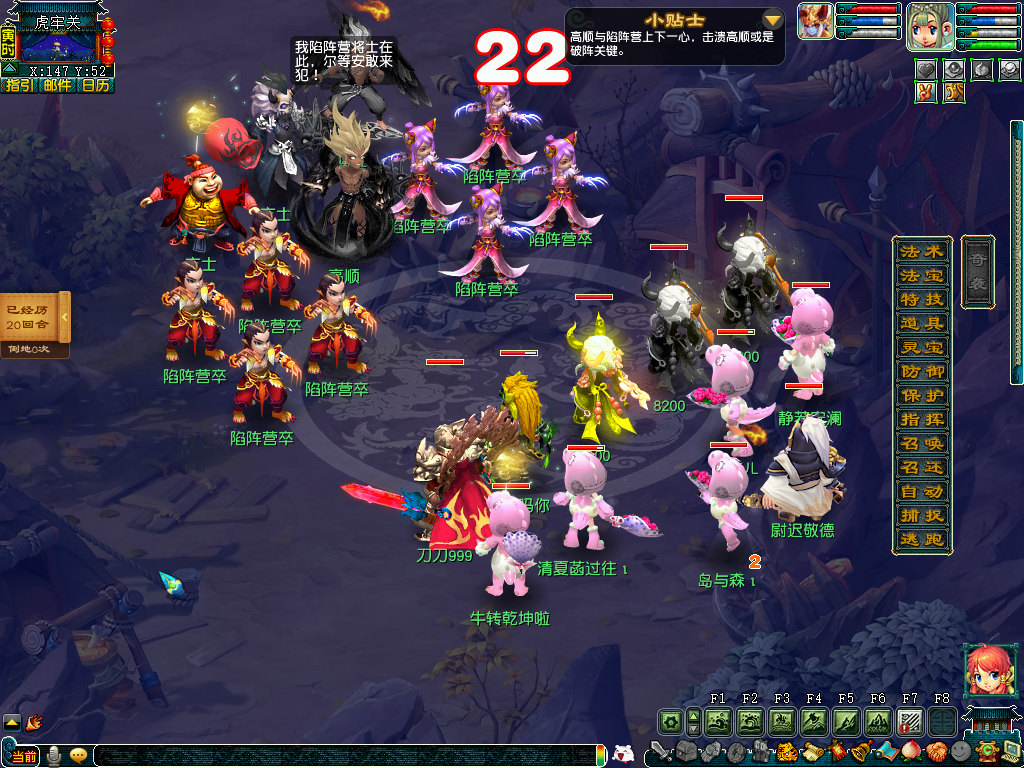Image resolution: width=1024 pixels, height=768 pixels.
Task: Open the 指引 guide button
Action: 19,86
